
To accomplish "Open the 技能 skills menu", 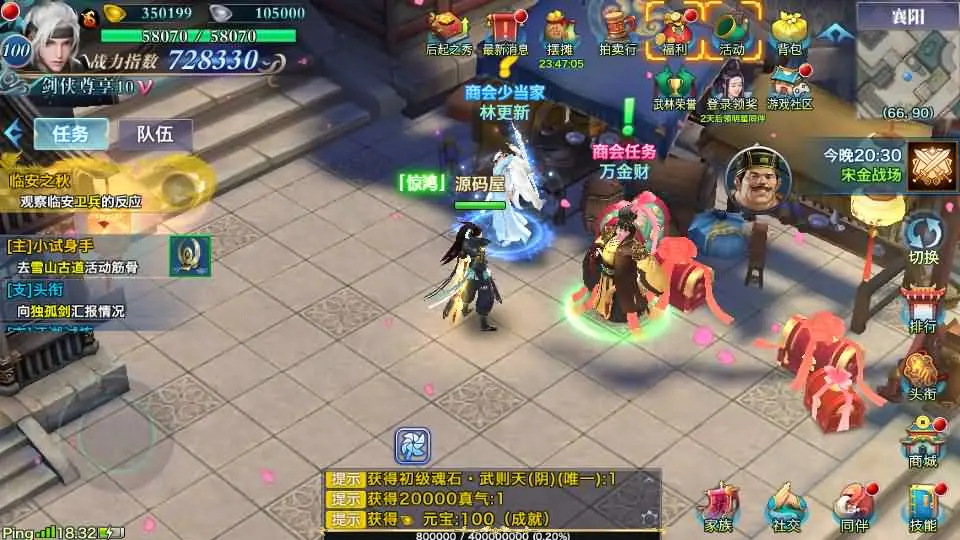I will 923,506.
